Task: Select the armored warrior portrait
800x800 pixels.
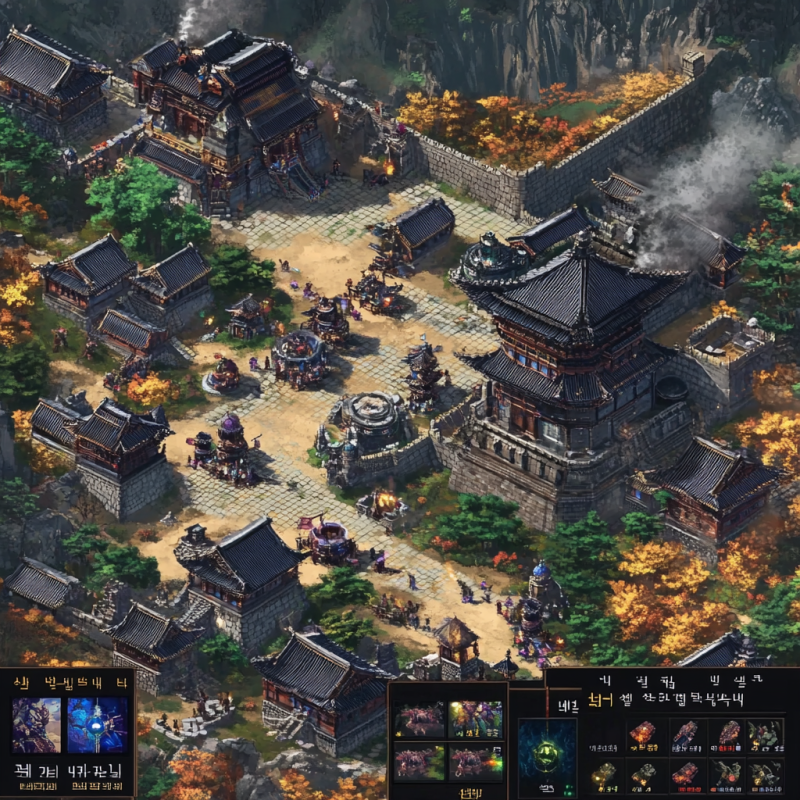Action: [36, 725]
